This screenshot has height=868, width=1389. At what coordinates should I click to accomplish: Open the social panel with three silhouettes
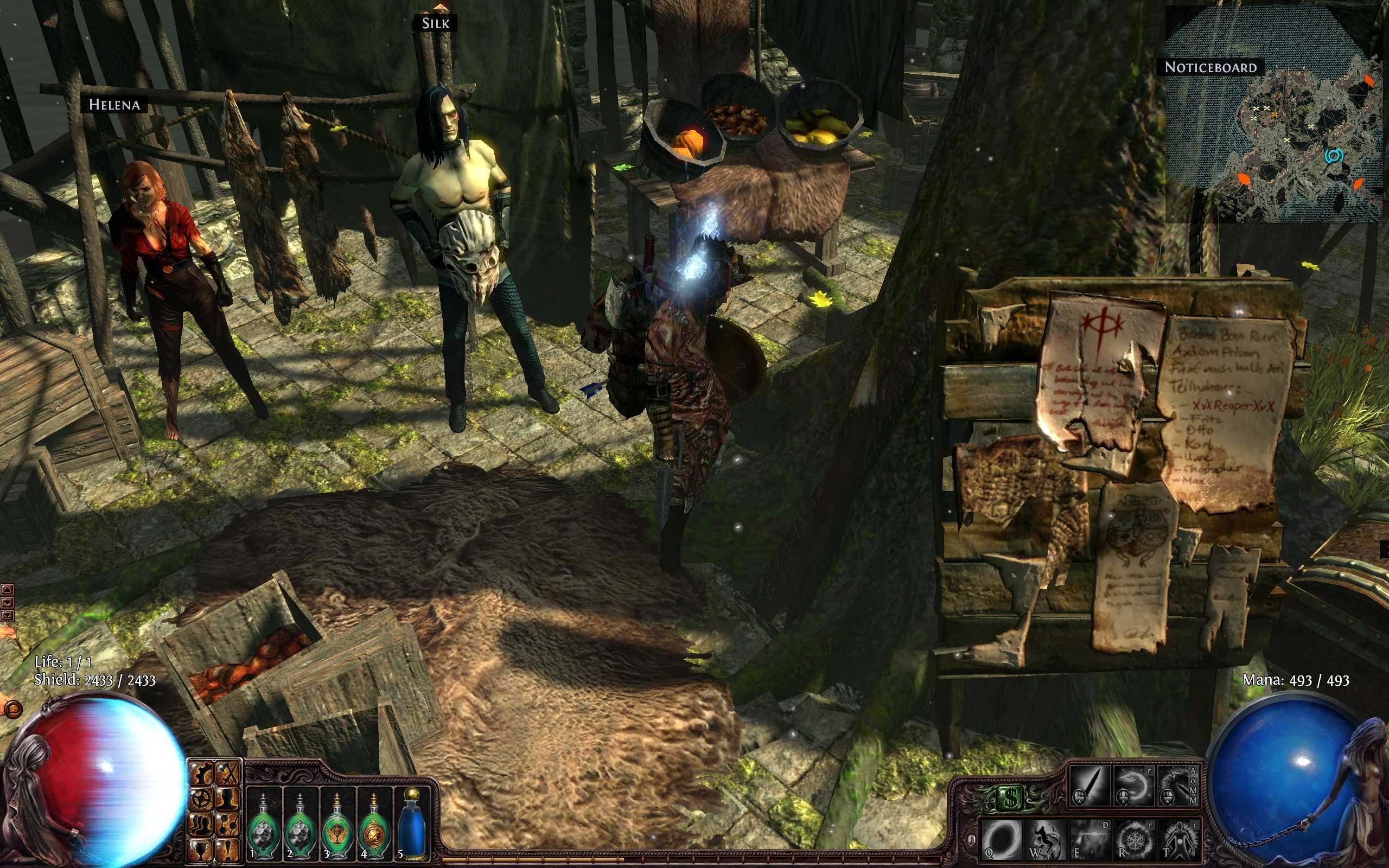pos(201,825)
